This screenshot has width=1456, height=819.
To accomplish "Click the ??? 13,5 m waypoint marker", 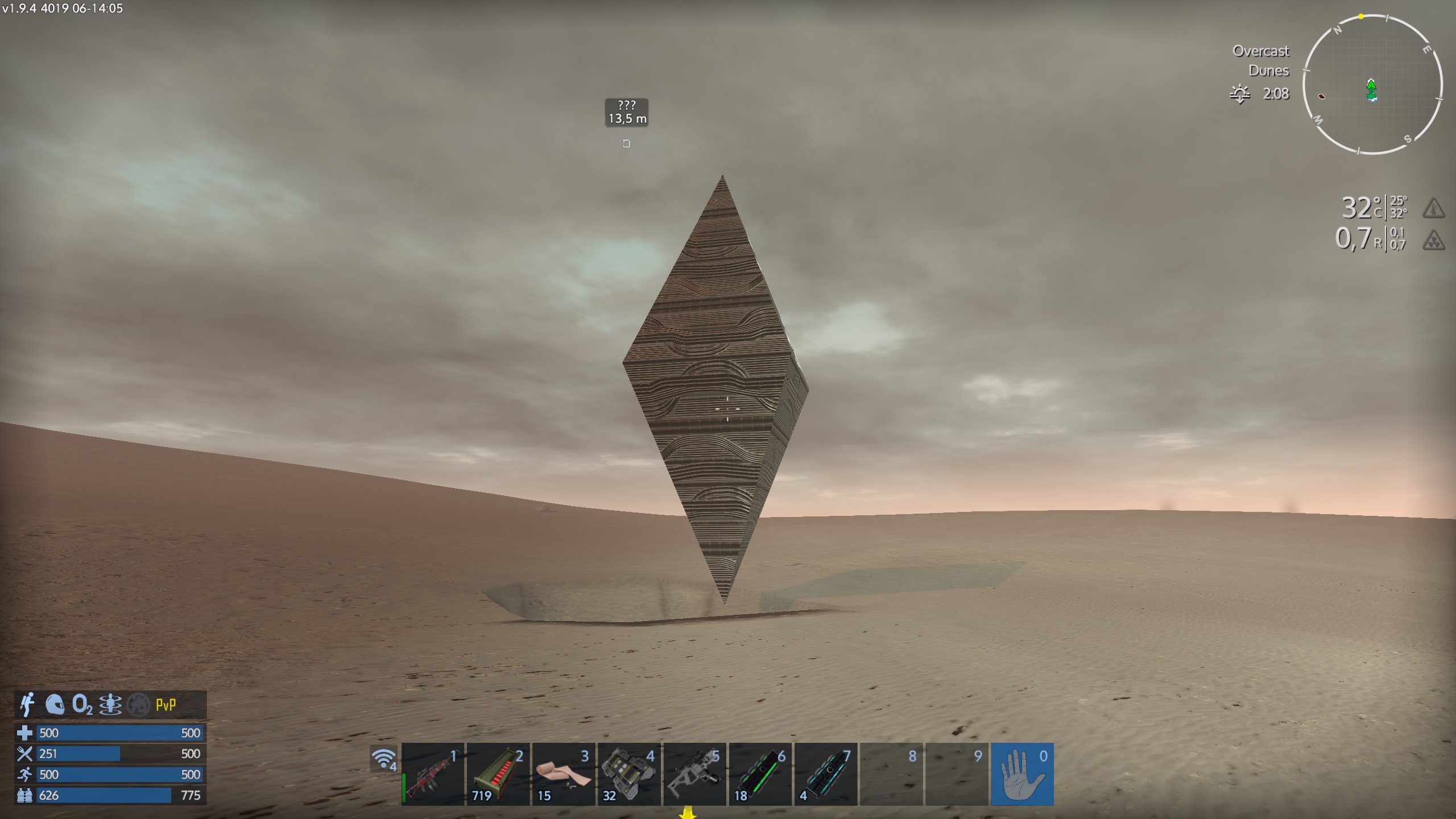I will tap(627, 112).
